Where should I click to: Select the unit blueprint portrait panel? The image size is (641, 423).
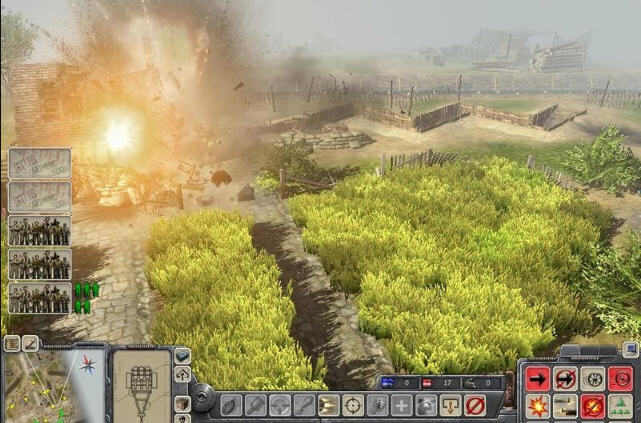click(142, 385)
